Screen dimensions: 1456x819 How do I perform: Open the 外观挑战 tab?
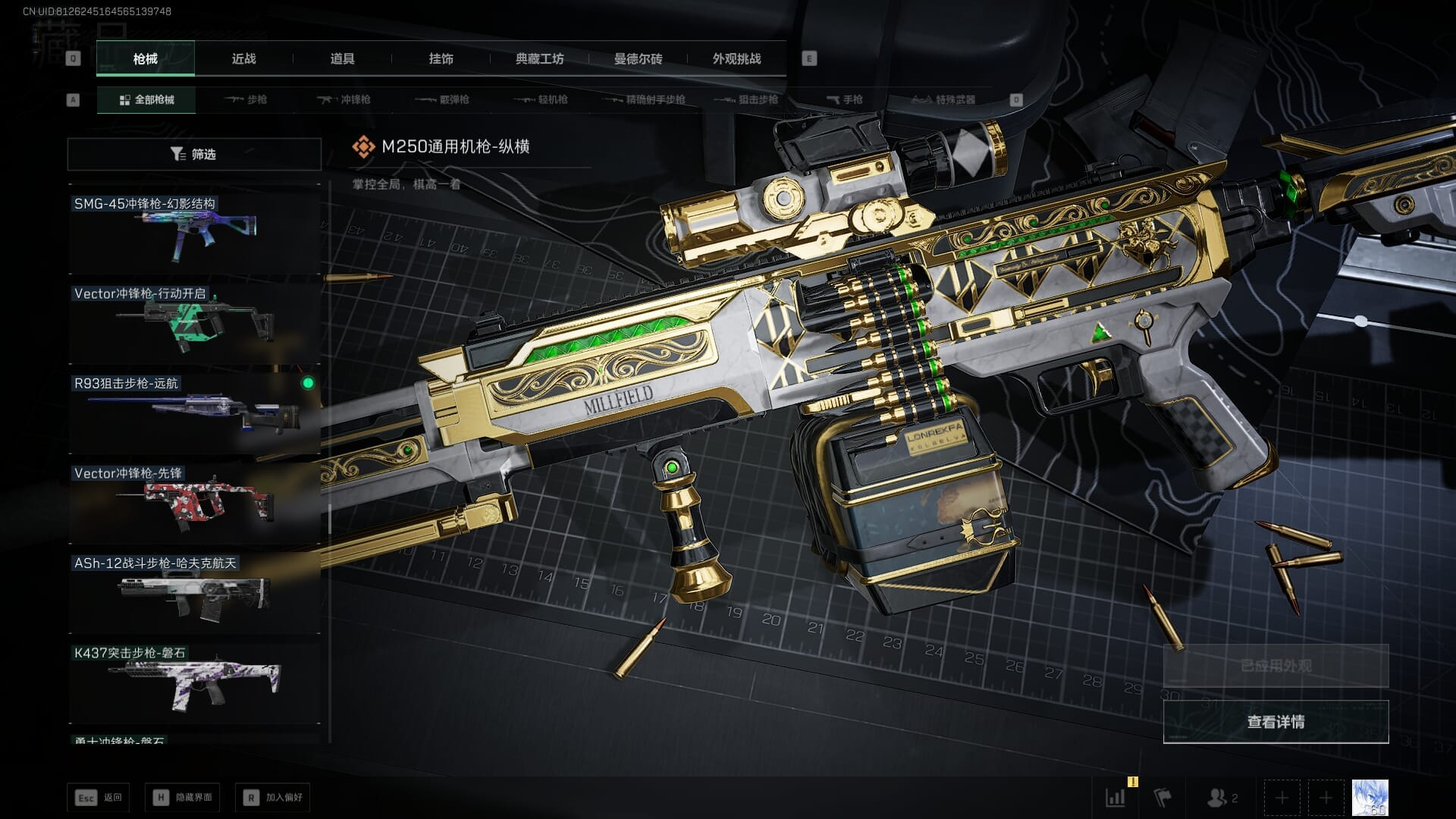736,58
